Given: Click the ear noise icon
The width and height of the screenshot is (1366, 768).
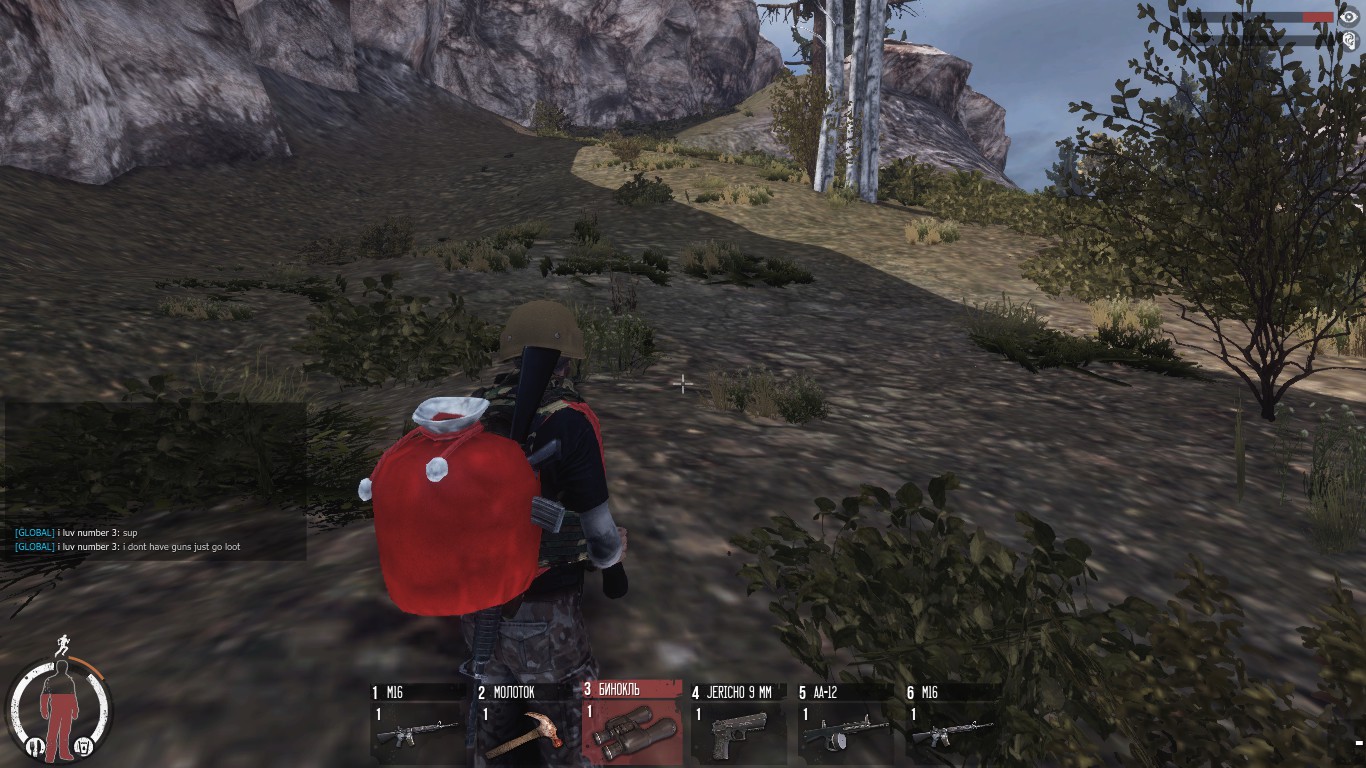Looking at the screenshot, I should [1348, 40].
